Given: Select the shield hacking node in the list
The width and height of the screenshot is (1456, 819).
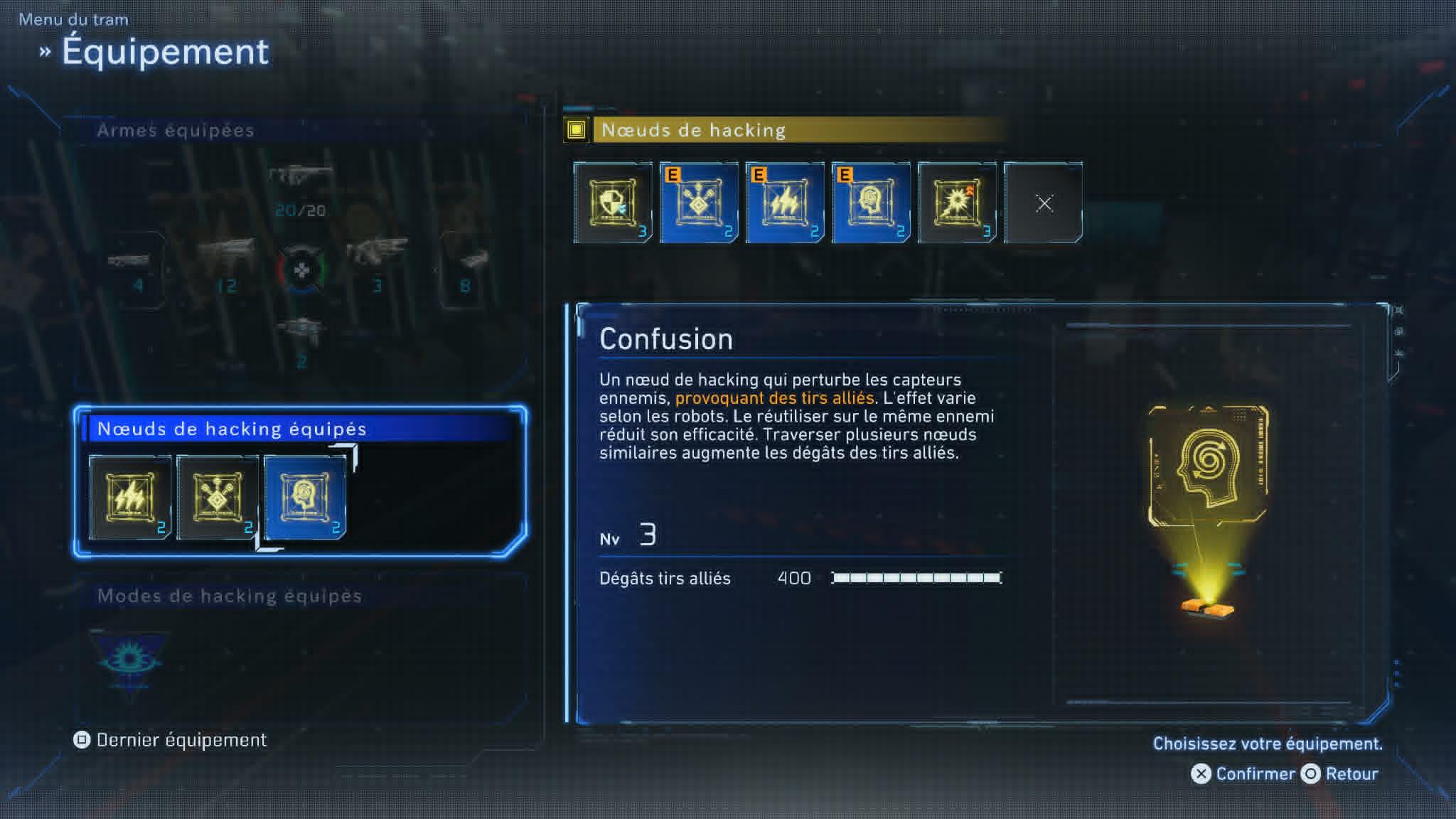Looking at the screenshot, I should [x=612, y=203].
